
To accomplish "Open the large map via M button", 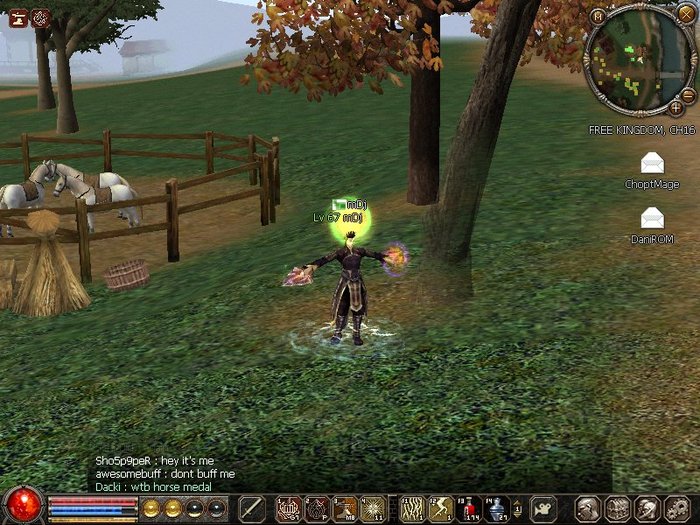I will coord(597,15).
